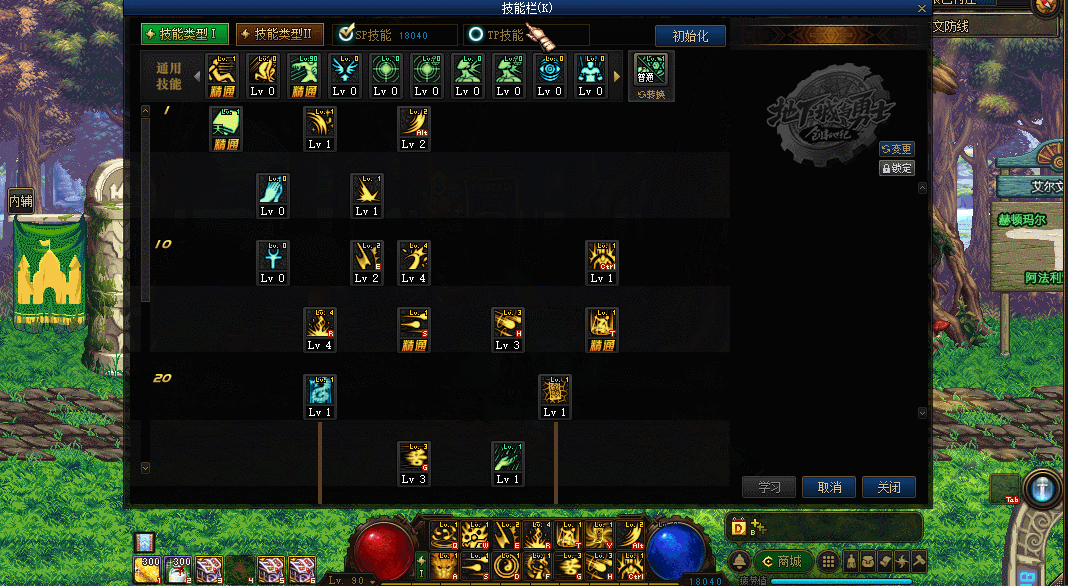
Task: Open the character silhouette icon
Action: tap(850, 561)
